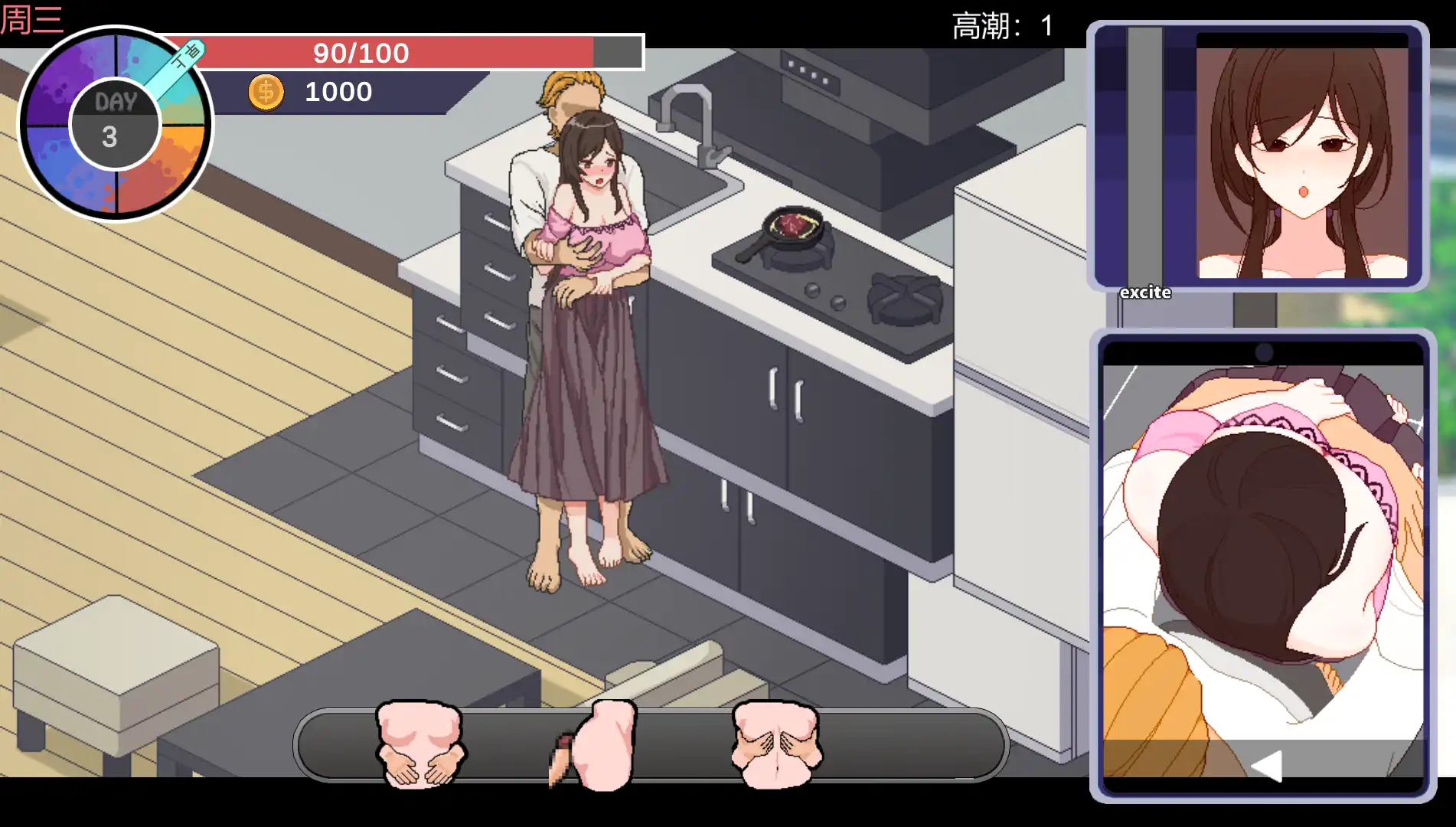Click the gold coin currency icon
This screenshot has height=827, width=1456.
pyautogui.click(x=266, y=91)
